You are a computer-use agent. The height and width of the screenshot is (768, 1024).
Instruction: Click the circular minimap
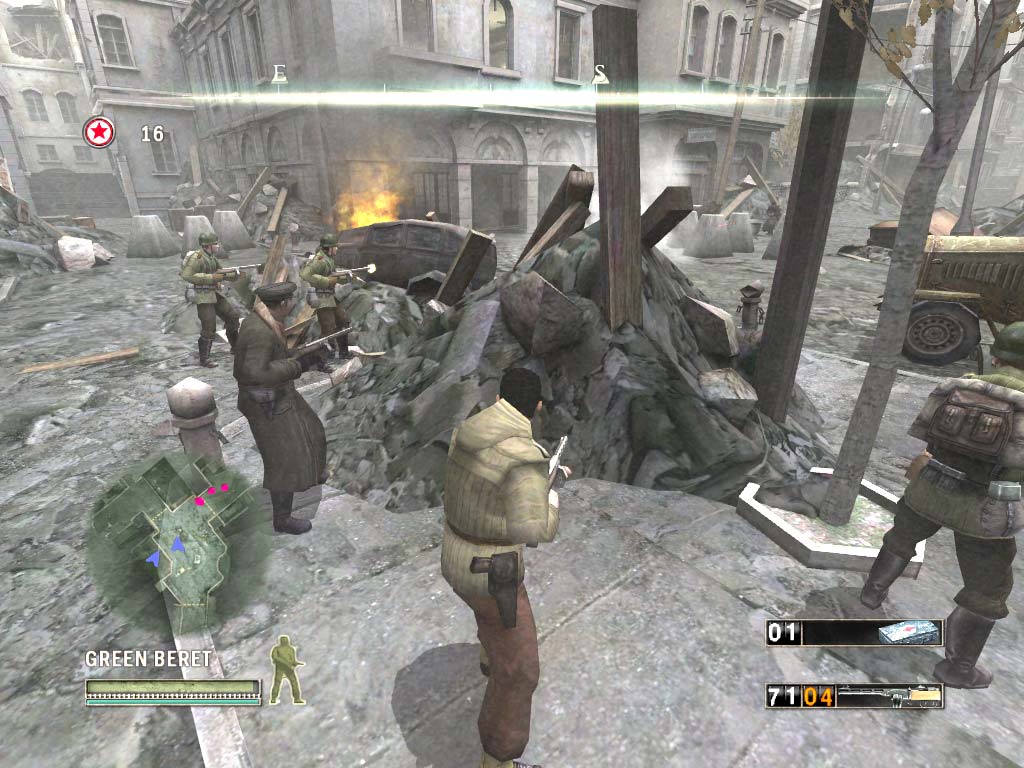click(x=178, y=538)
